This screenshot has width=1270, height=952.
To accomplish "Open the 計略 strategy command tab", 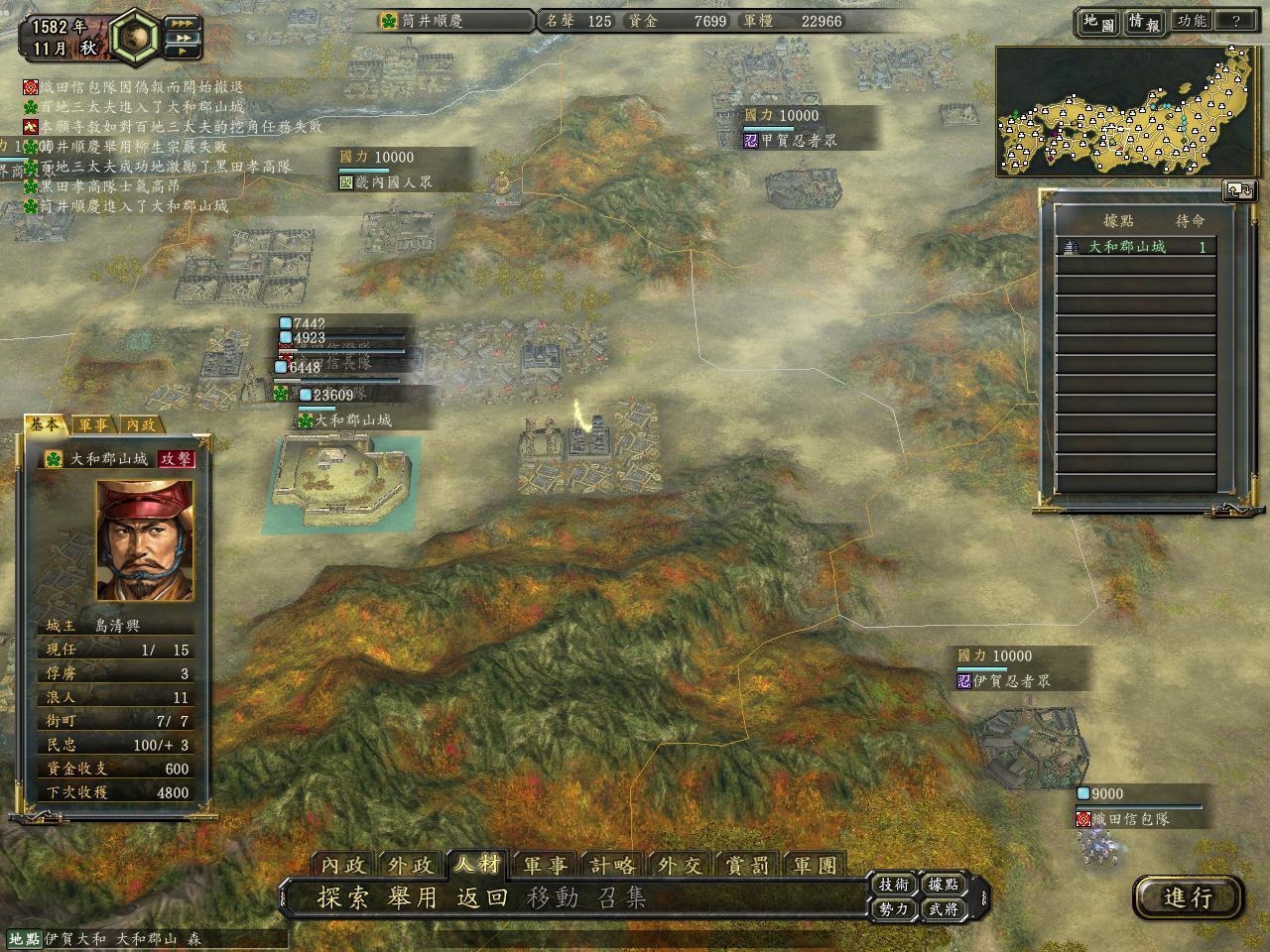I will (x=612, y=865).
